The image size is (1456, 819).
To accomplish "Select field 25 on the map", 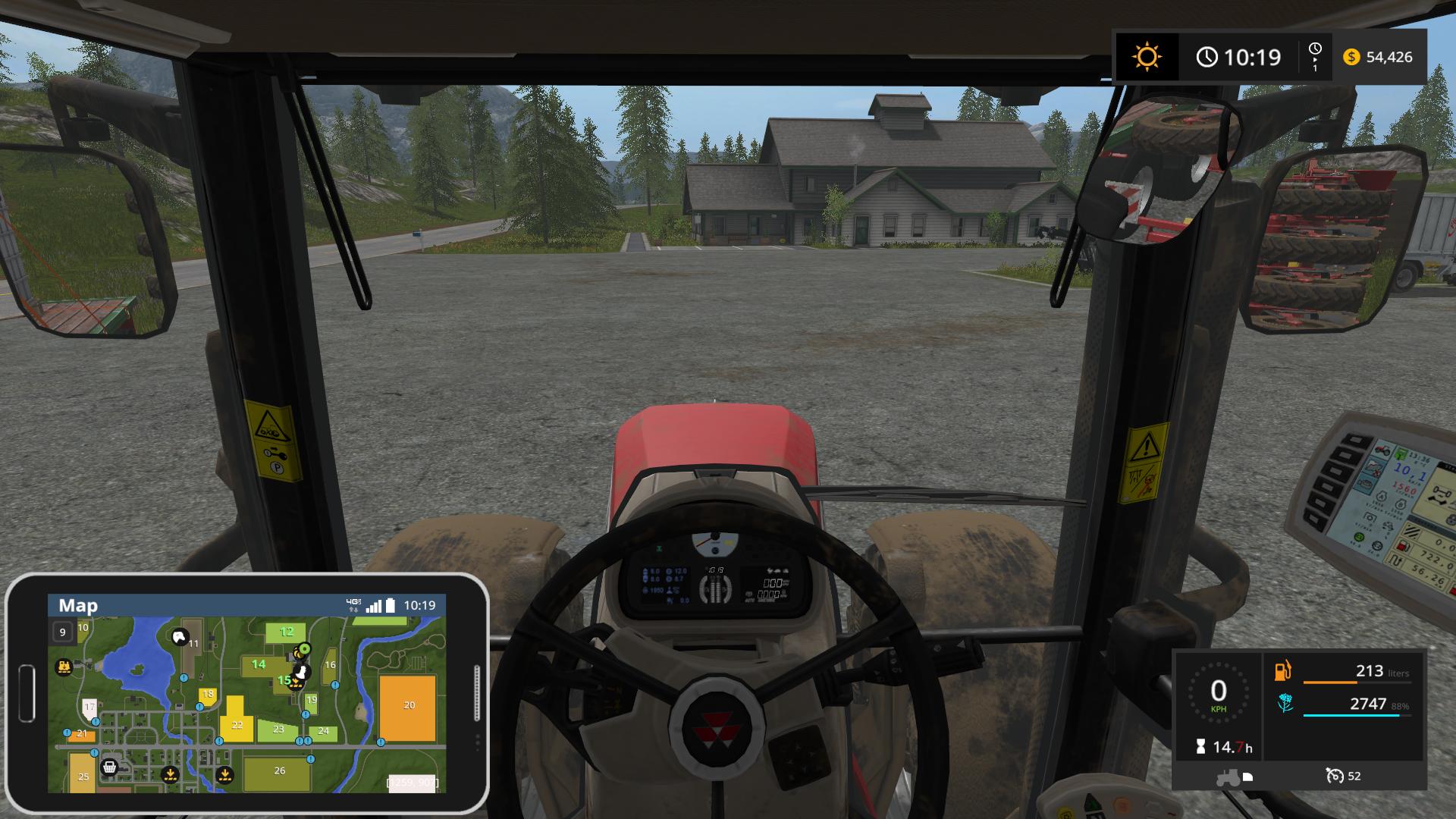I will [x=83, y=775].
